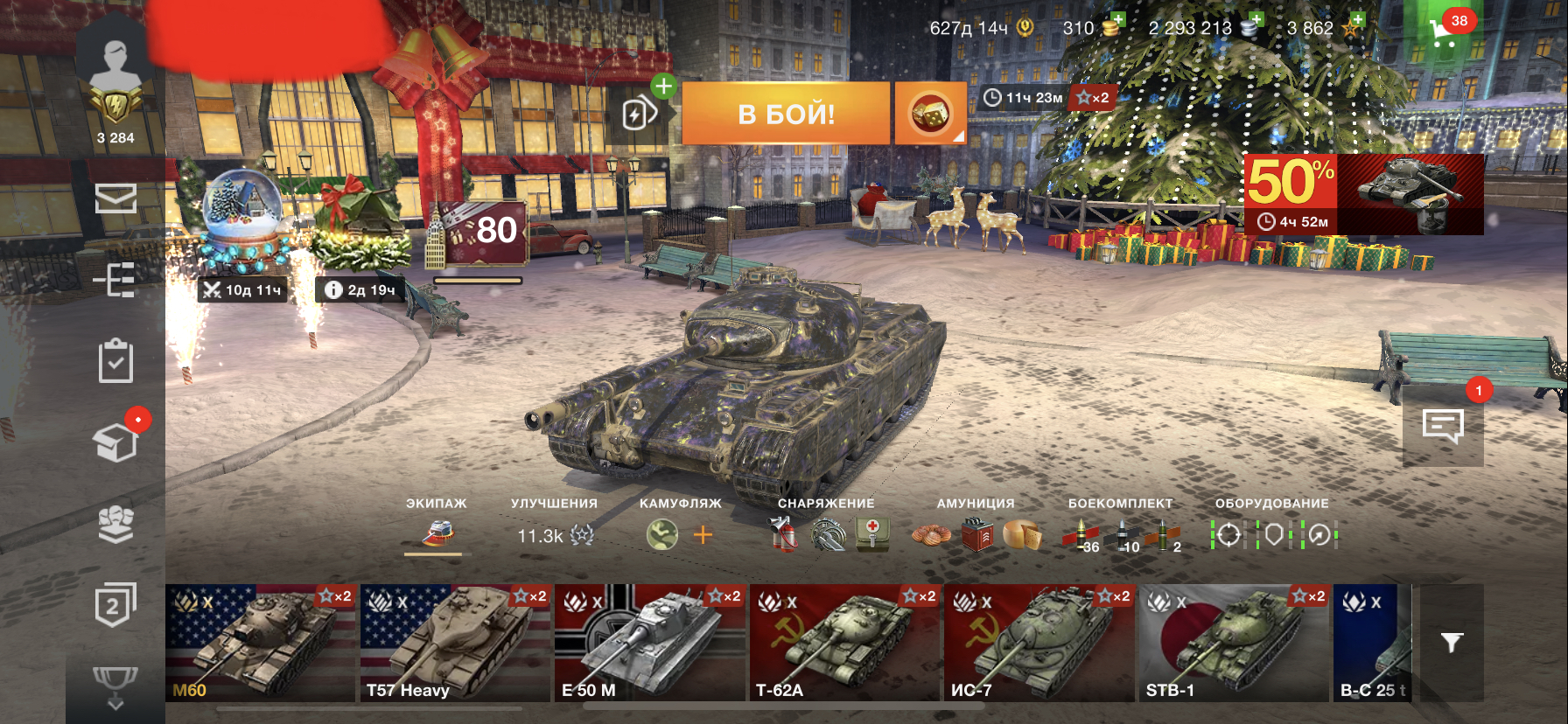Open the missions clipboard
Screen dimensions: 1568x724
[115, 361]
